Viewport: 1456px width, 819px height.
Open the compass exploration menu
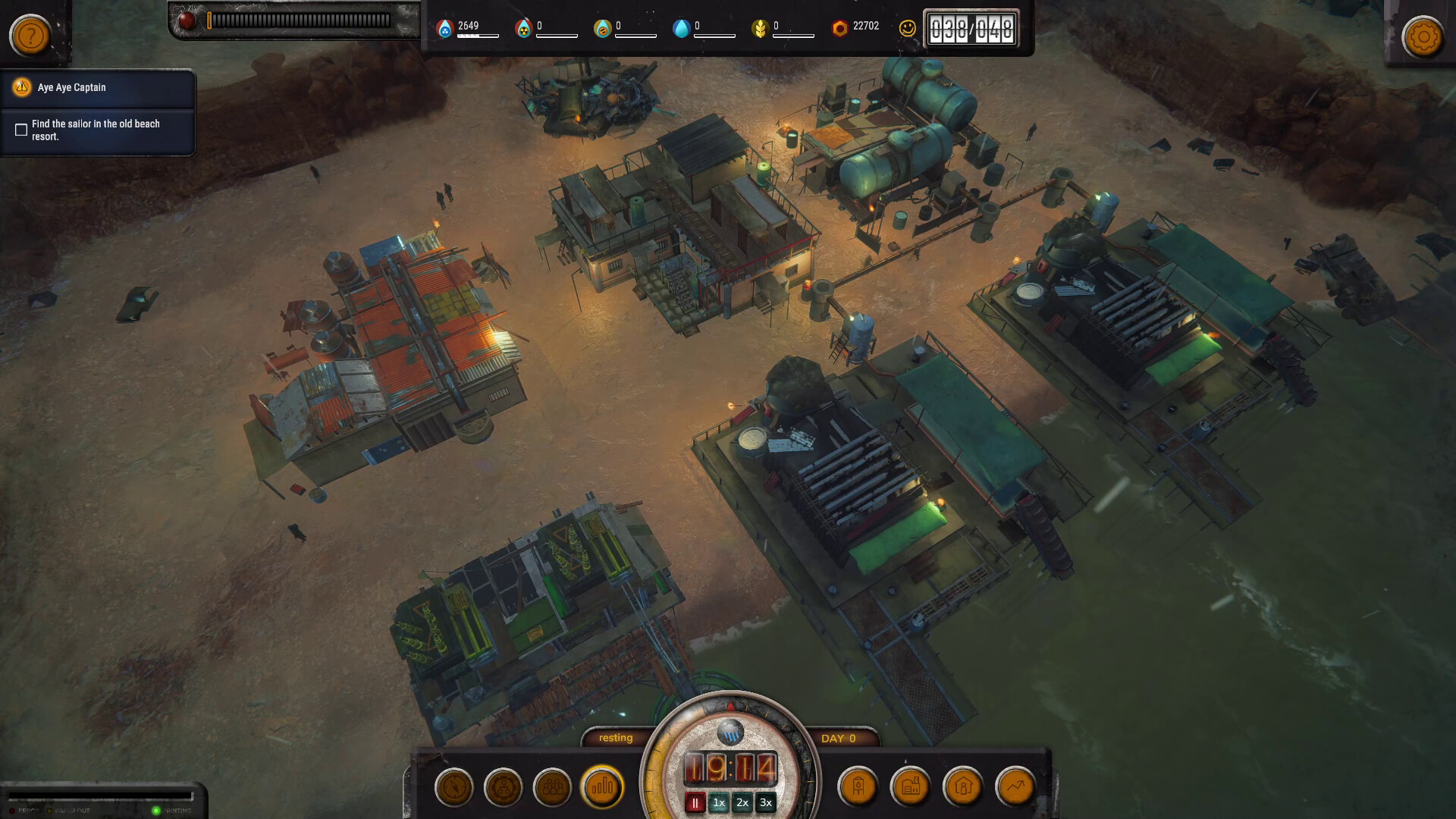454,787
